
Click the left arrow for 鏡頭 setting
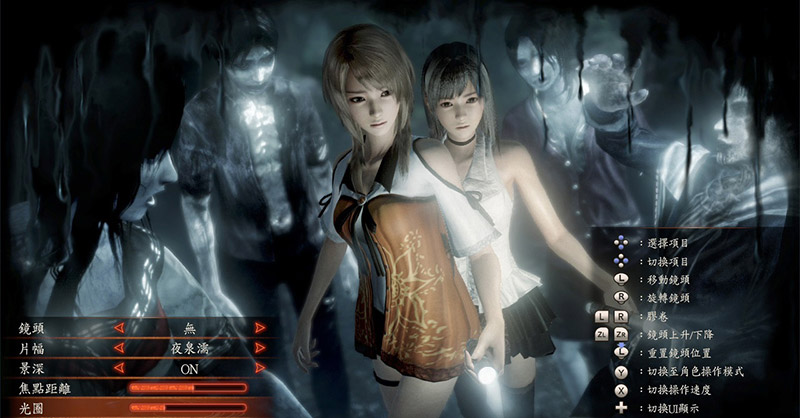click(118, 328)
